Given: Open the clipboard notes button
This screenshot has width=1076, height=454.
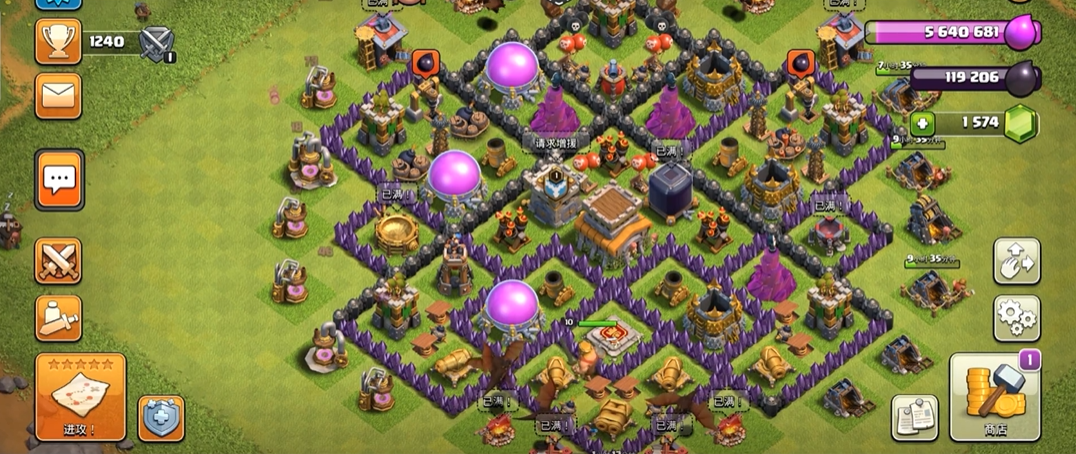Looking at the screenshot, I should [914, 417].
